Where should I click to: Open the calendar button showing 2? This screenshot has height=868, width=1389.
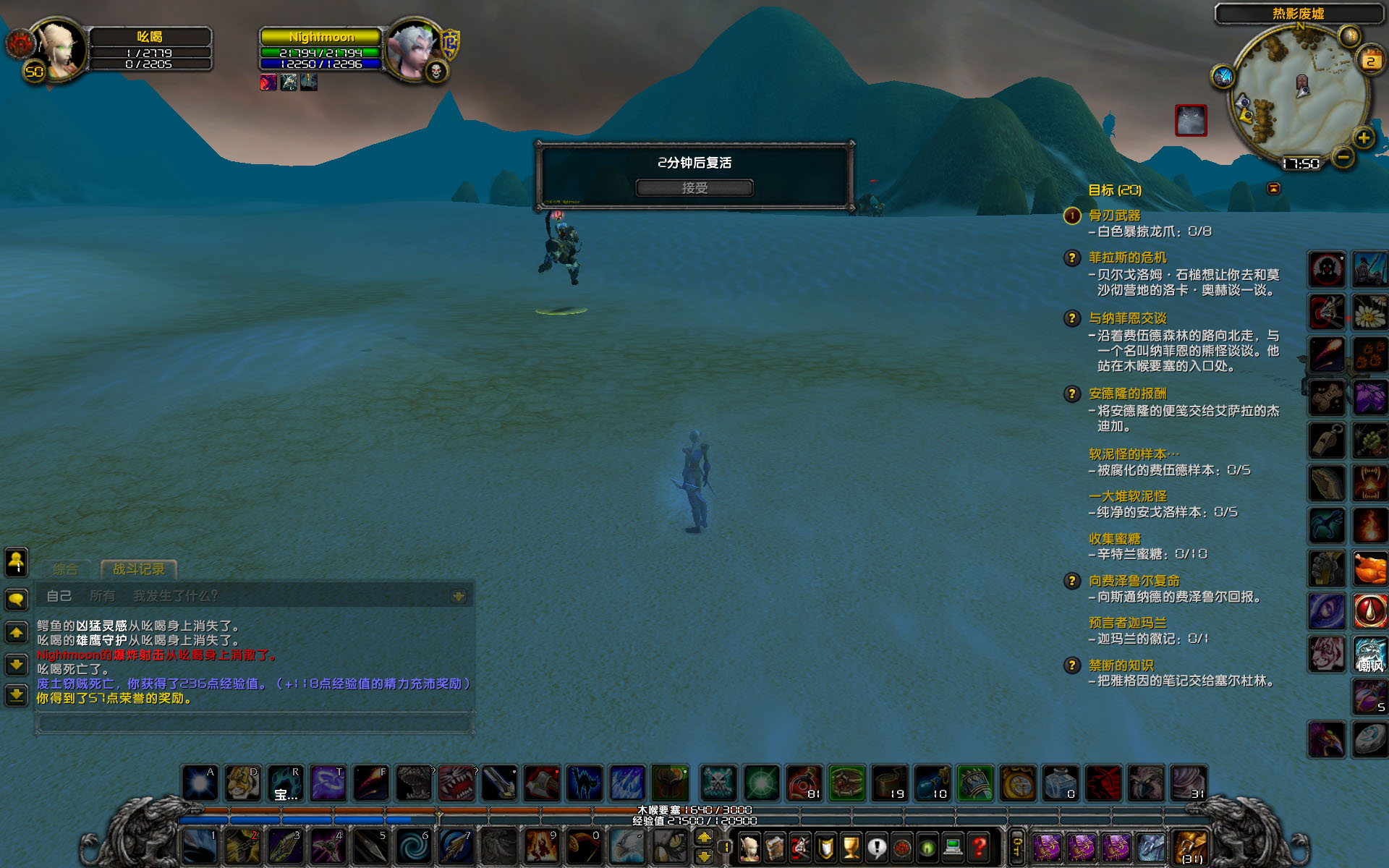pyautogui.click(x=1370, y=61)
